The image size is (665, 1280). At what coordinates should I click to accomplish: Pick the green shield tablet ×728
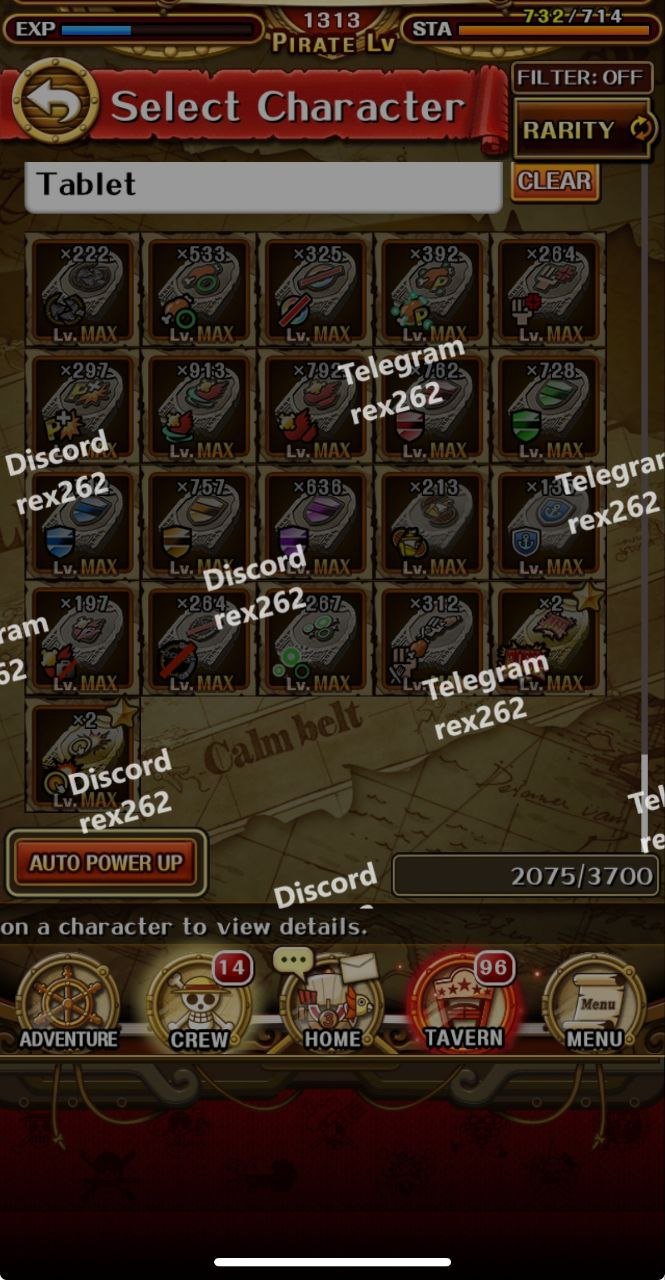coord(548,407)
